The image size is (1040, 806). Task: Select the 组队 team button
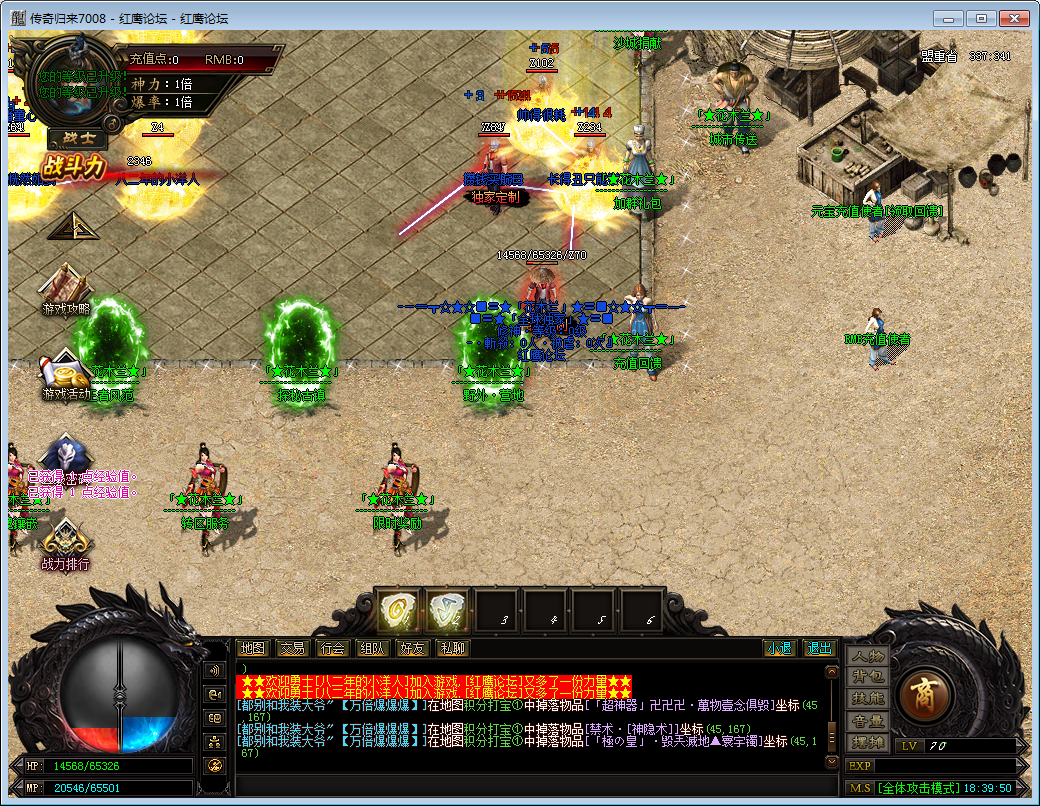pos(372,648)
